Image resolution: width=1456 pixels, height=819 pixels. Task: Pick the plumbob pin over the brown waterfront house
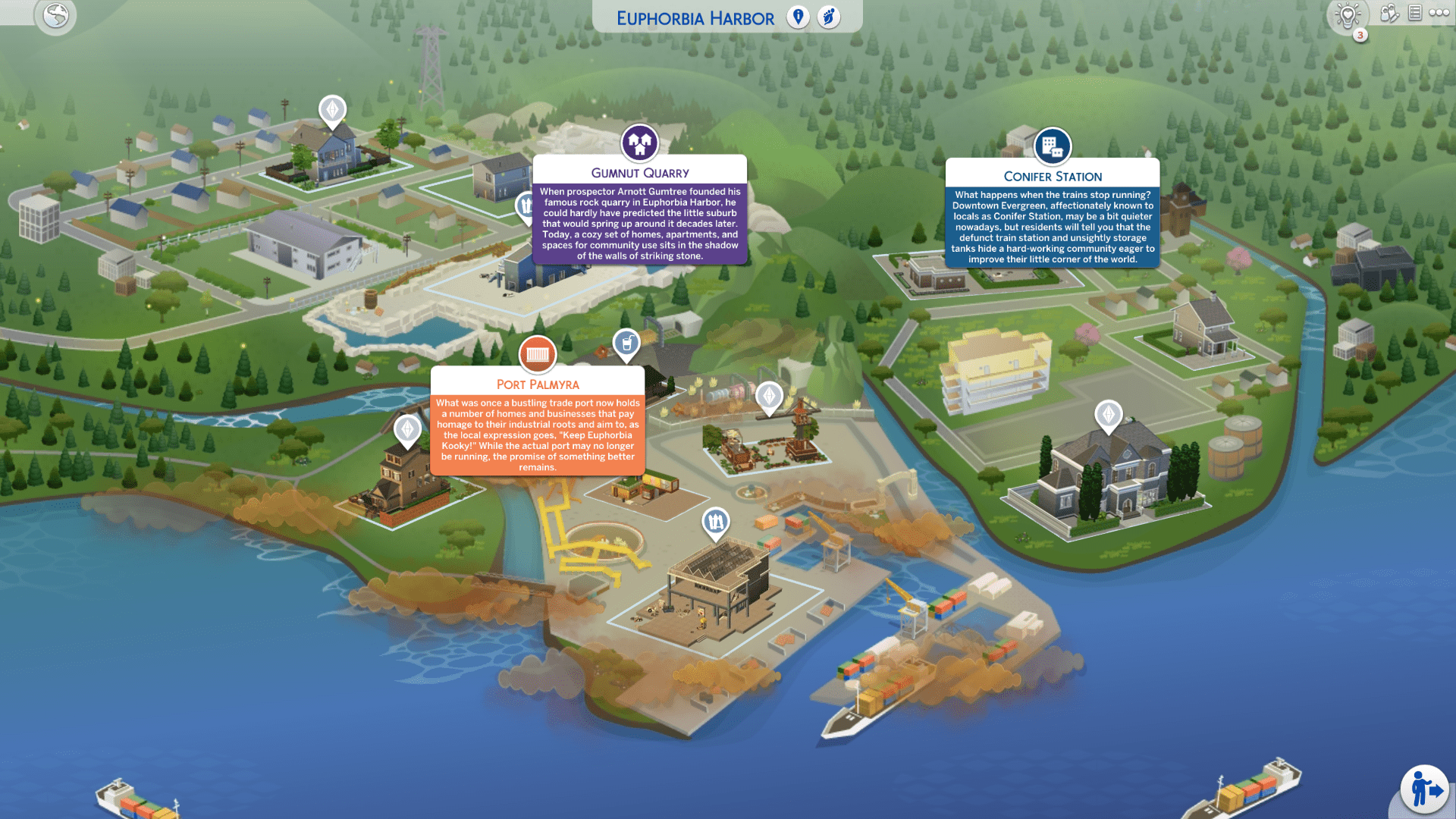pyautogui.click(x=407, y=430)
